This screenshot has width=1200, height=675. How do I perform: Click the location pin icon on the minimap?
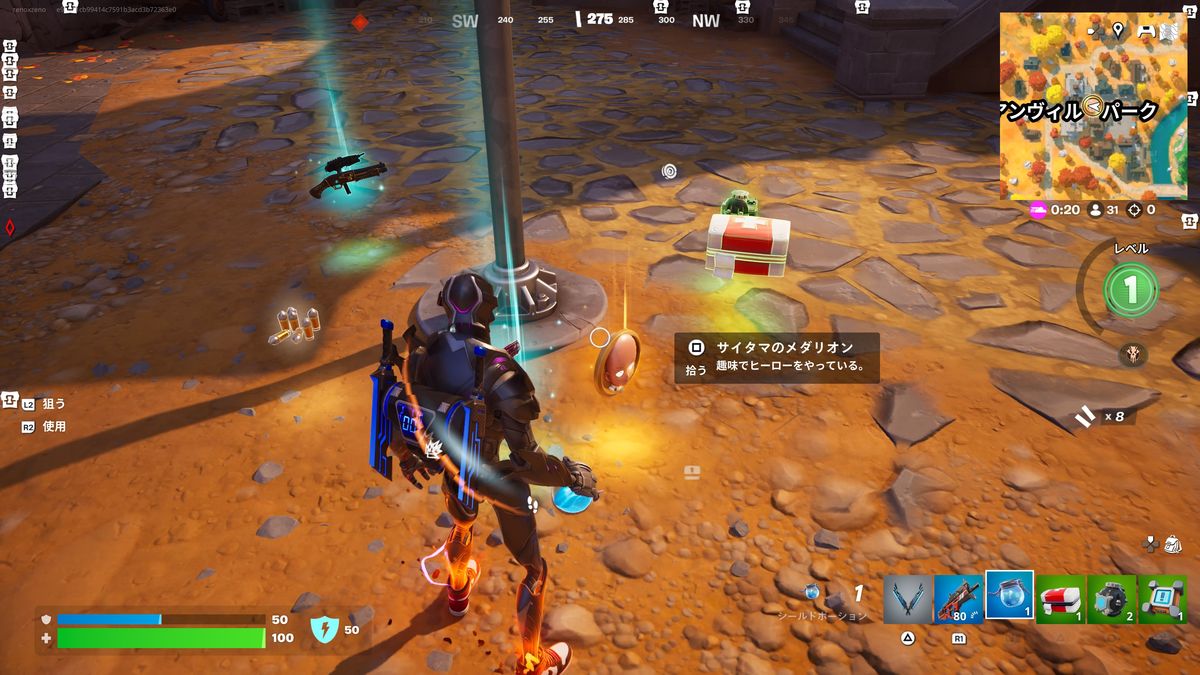[x=1117, y=30]
